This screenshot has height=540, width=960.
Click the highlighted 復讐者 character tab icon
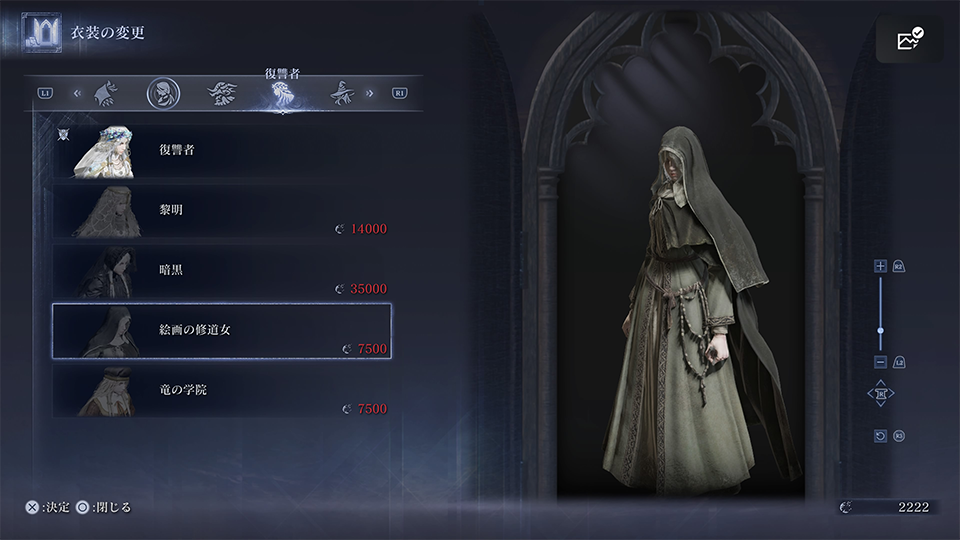pyautogui.click(x=283, y=94)
